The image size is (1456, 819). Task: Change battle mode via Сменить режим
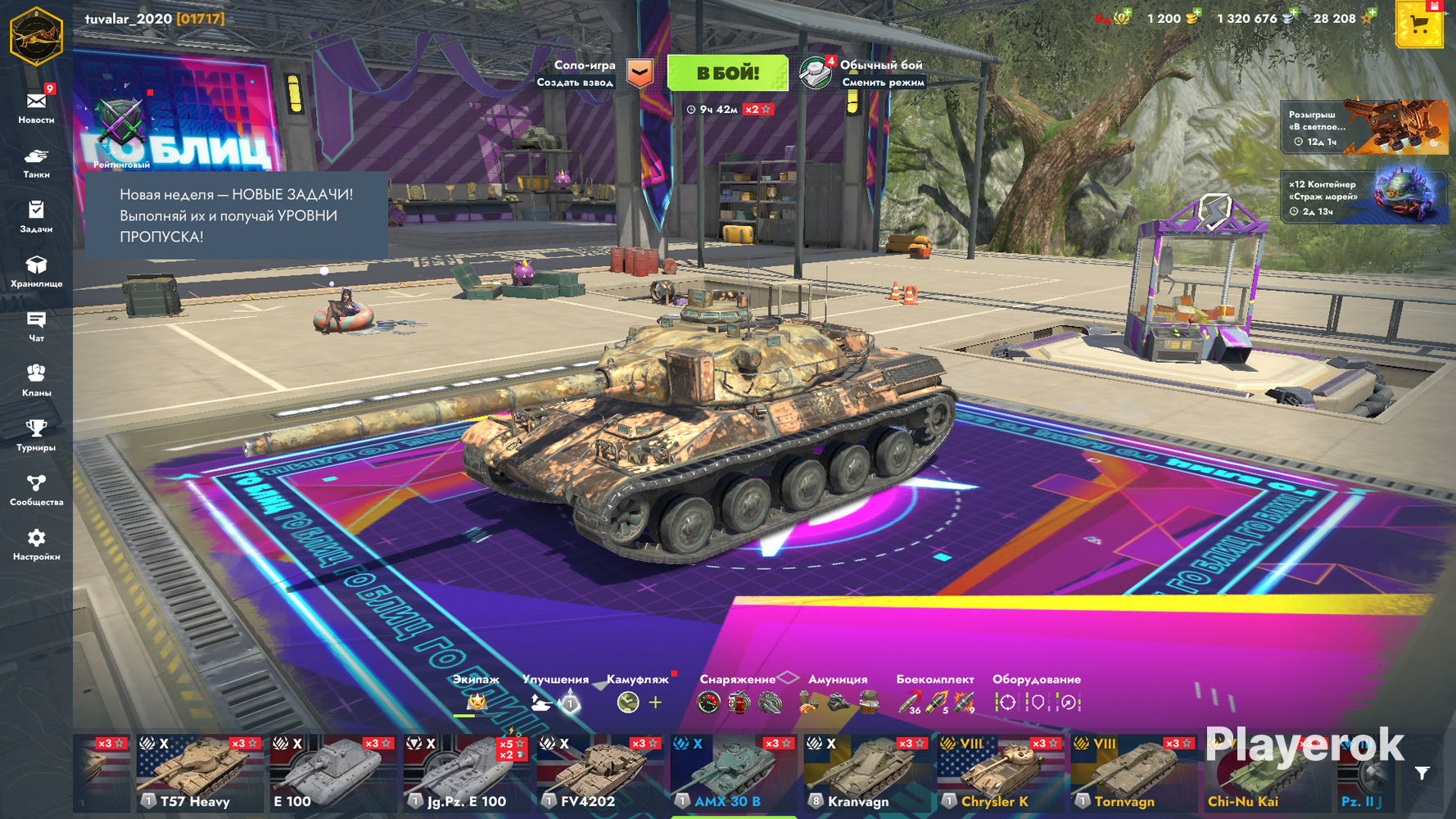[x=882, y=82]
